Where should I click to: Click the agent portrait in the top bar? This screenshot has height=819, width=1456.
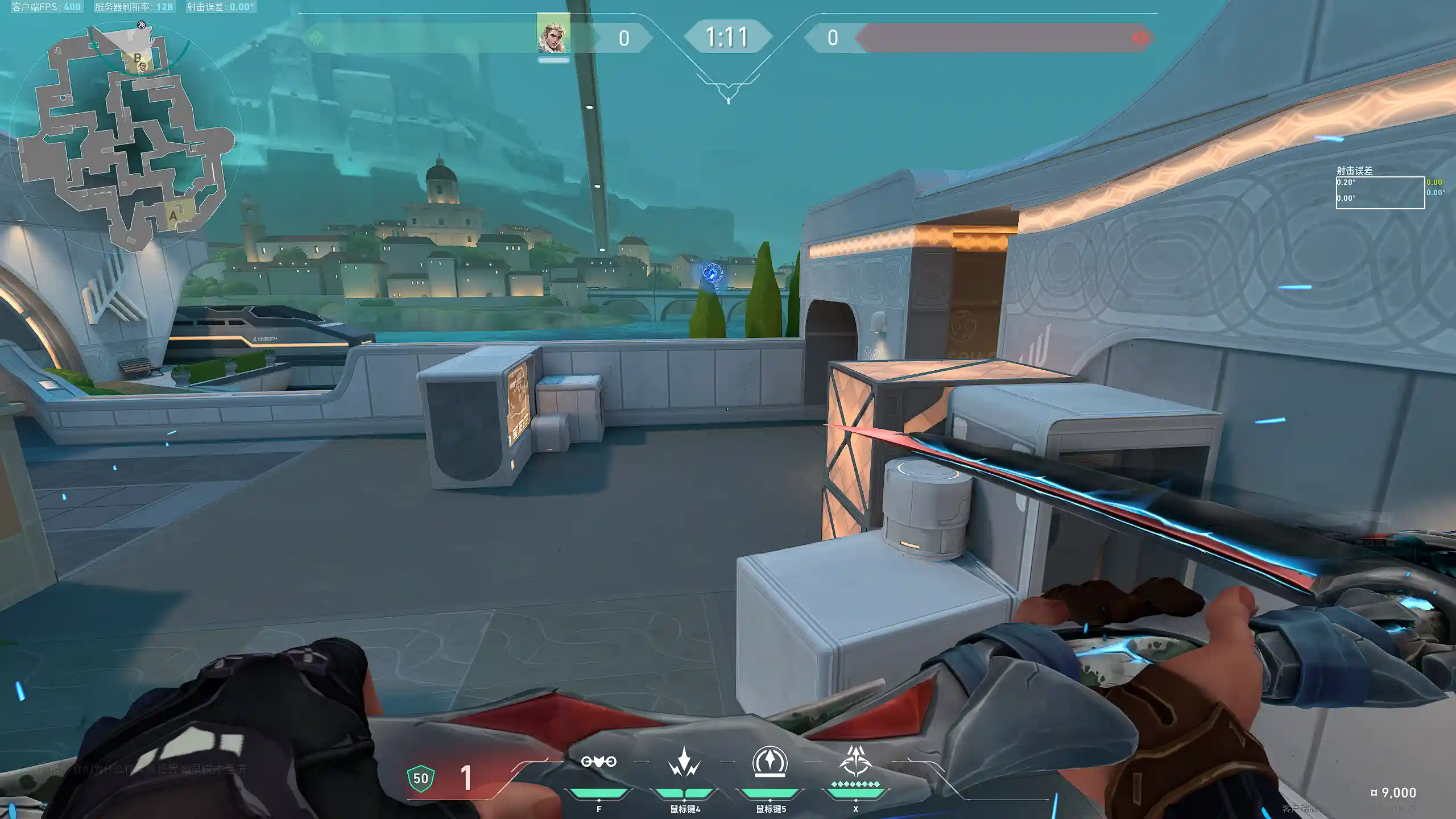(553, 35)
